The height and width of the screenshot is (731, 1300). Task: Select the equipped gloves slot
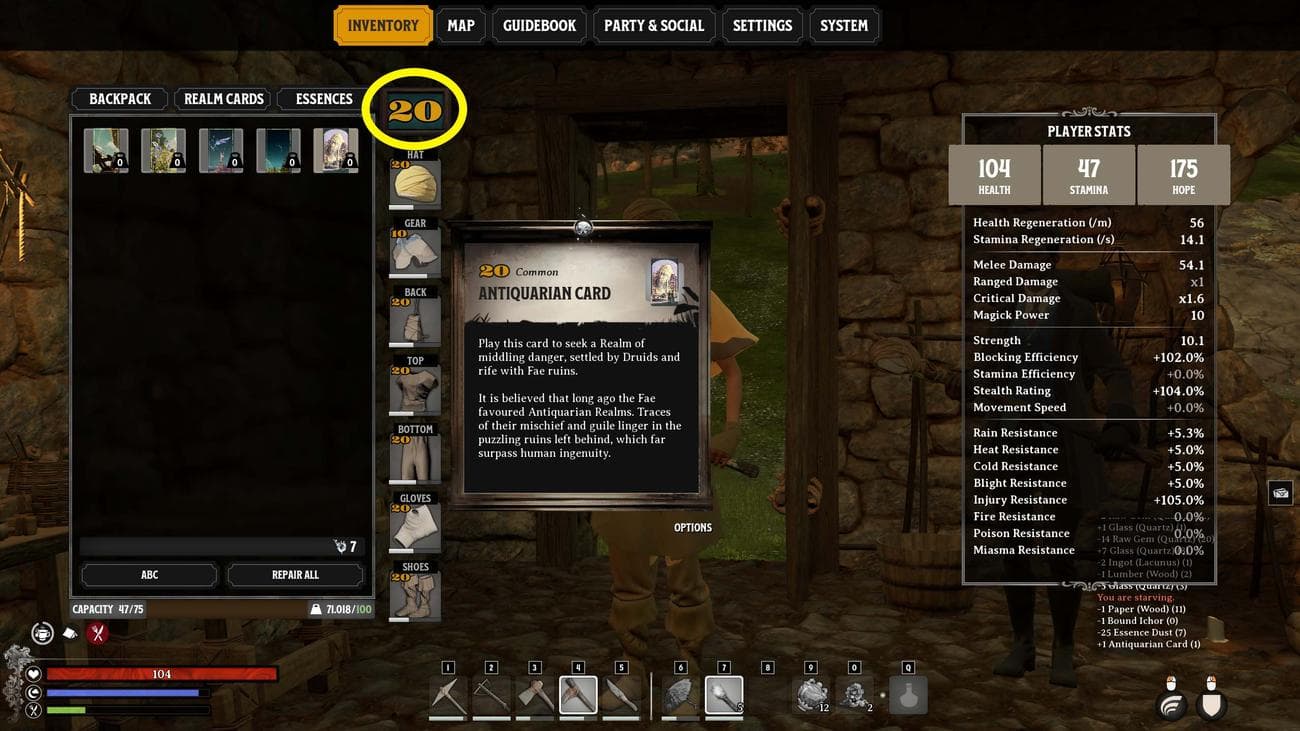click(x=414, y=528)
